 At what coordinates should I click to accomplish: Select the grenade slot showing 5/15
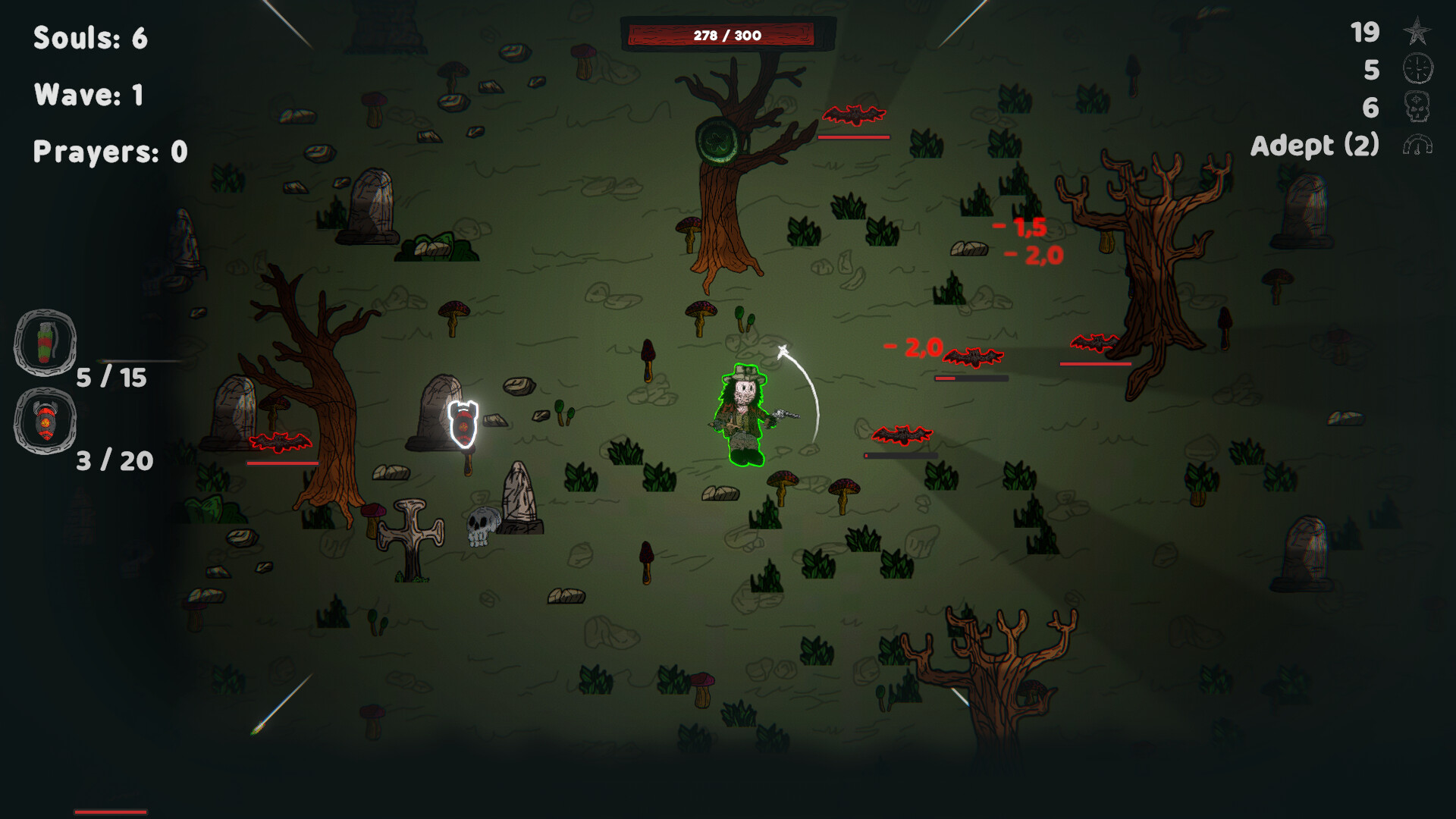click(x=43, y=343)
